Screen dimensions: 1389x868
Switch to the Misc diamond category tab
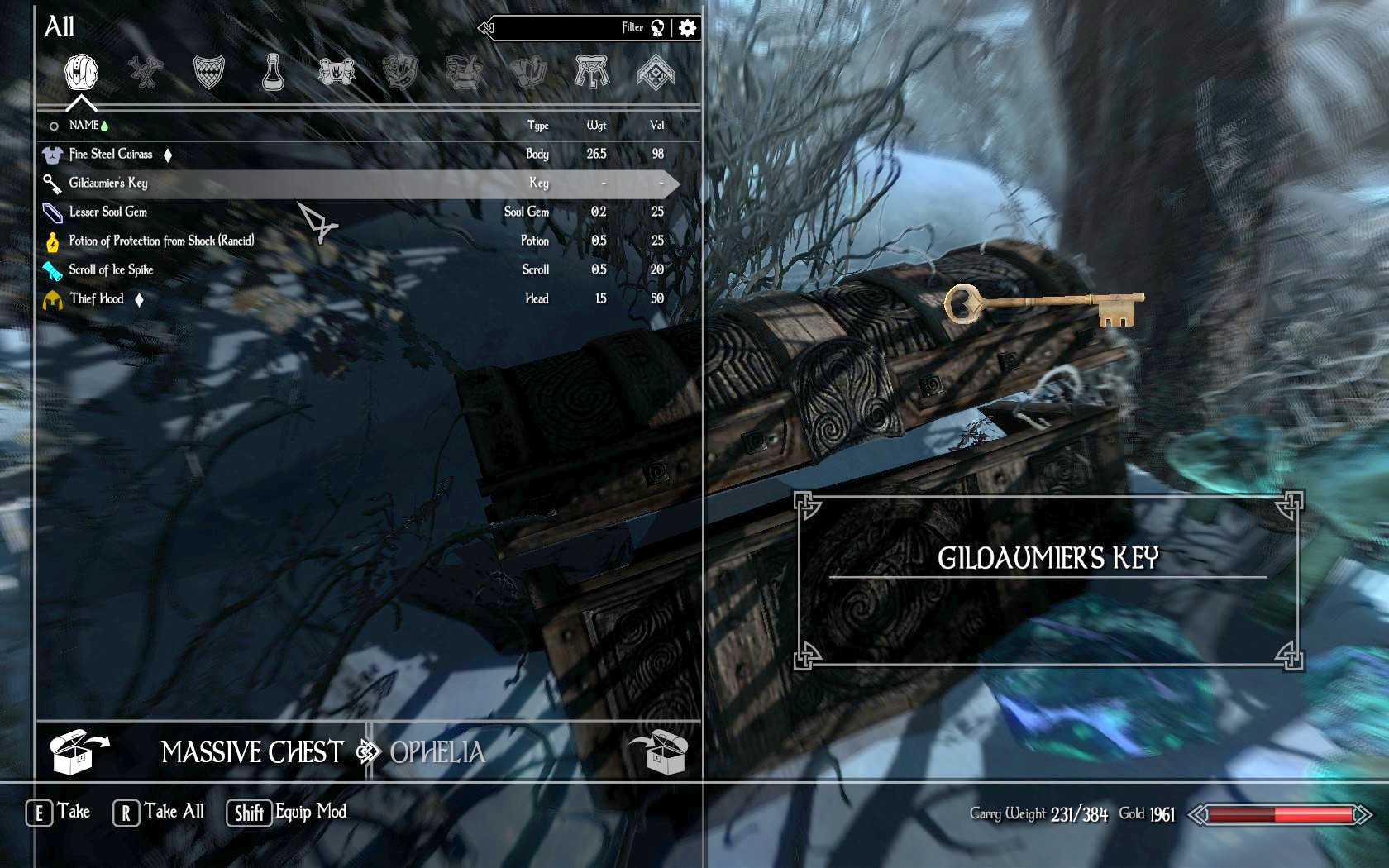[x=656, y=72]
